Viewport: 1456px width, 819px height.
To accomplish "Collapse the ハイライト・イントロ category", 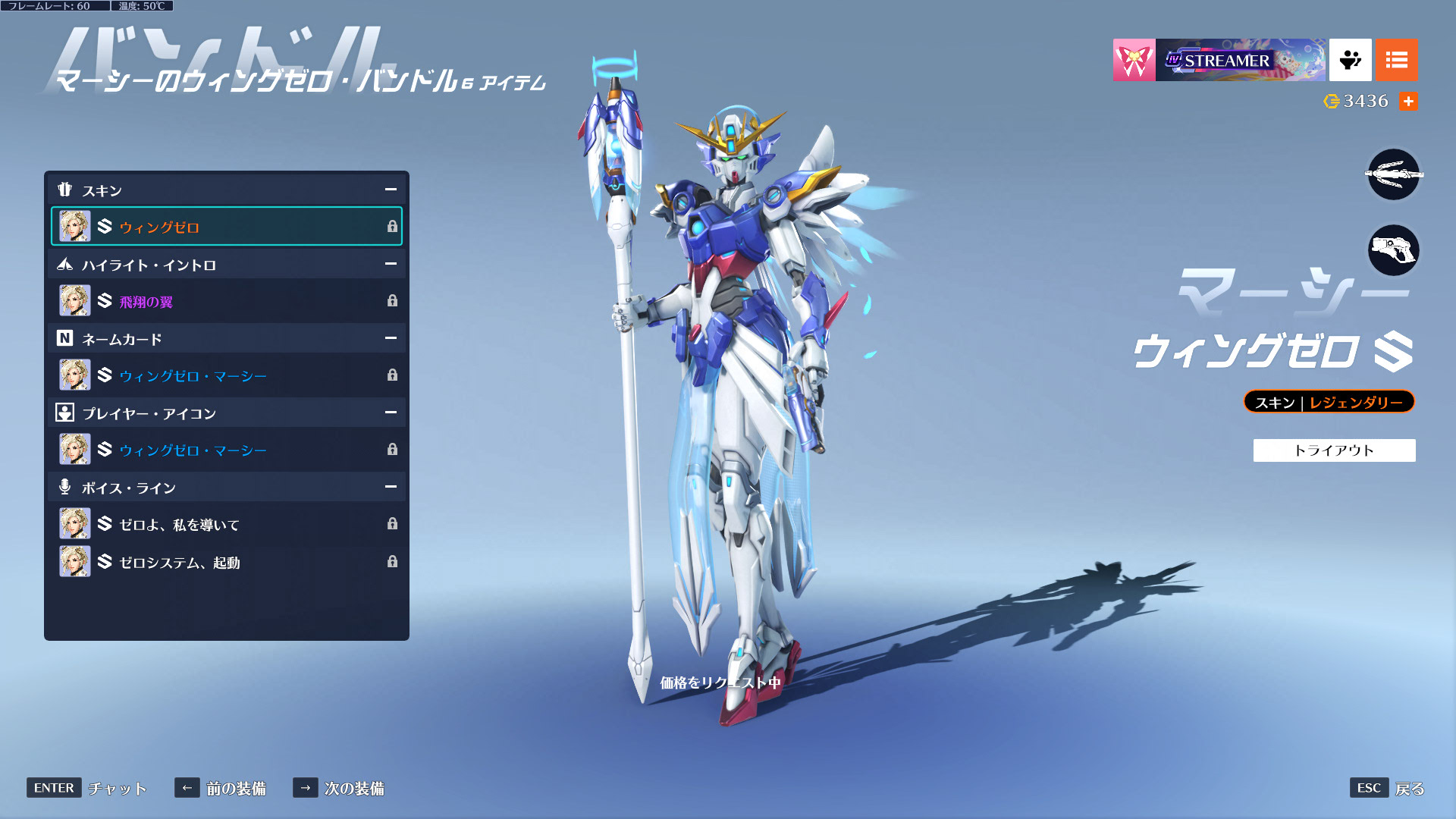I will [391, 264].
